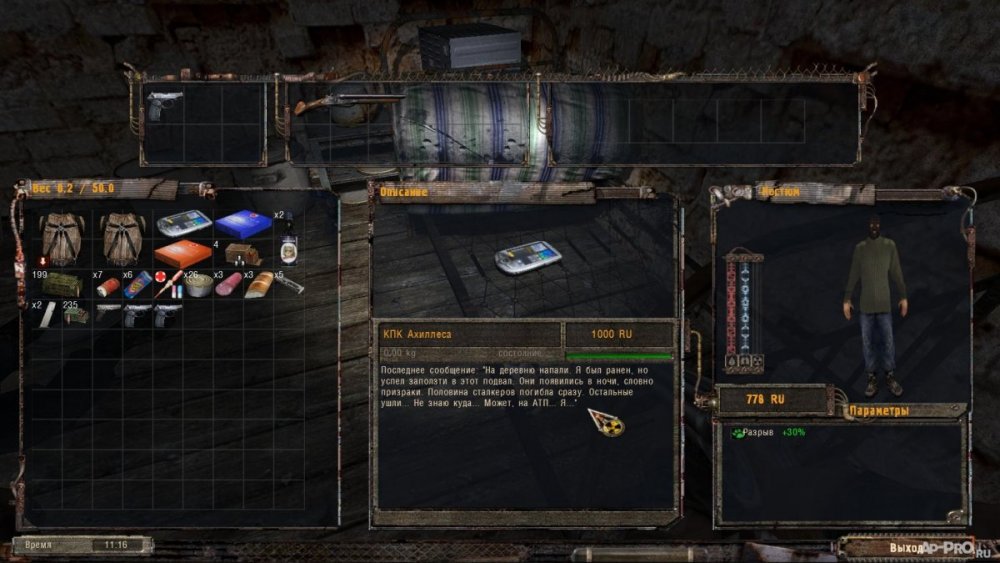Click the small brown ammo box marked 4
Image resolution: width=1000 pixels, height=563 pixels.
[x=241, y=254]
